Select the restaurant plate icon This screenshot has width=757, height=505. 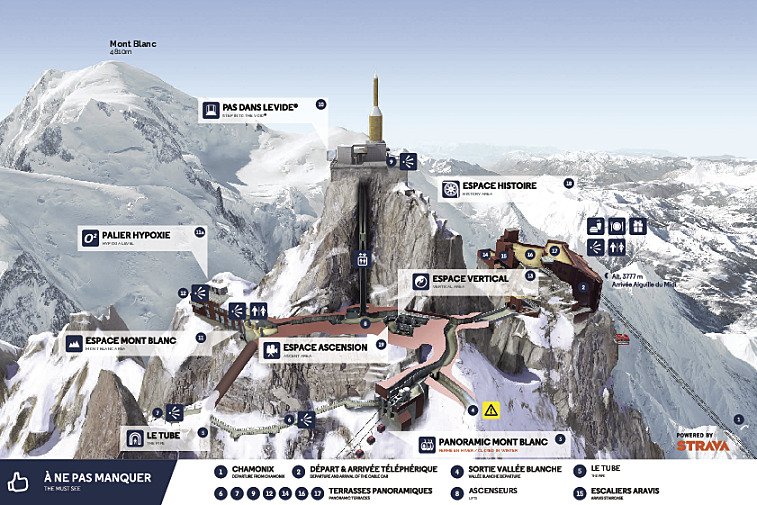[617, 226]
